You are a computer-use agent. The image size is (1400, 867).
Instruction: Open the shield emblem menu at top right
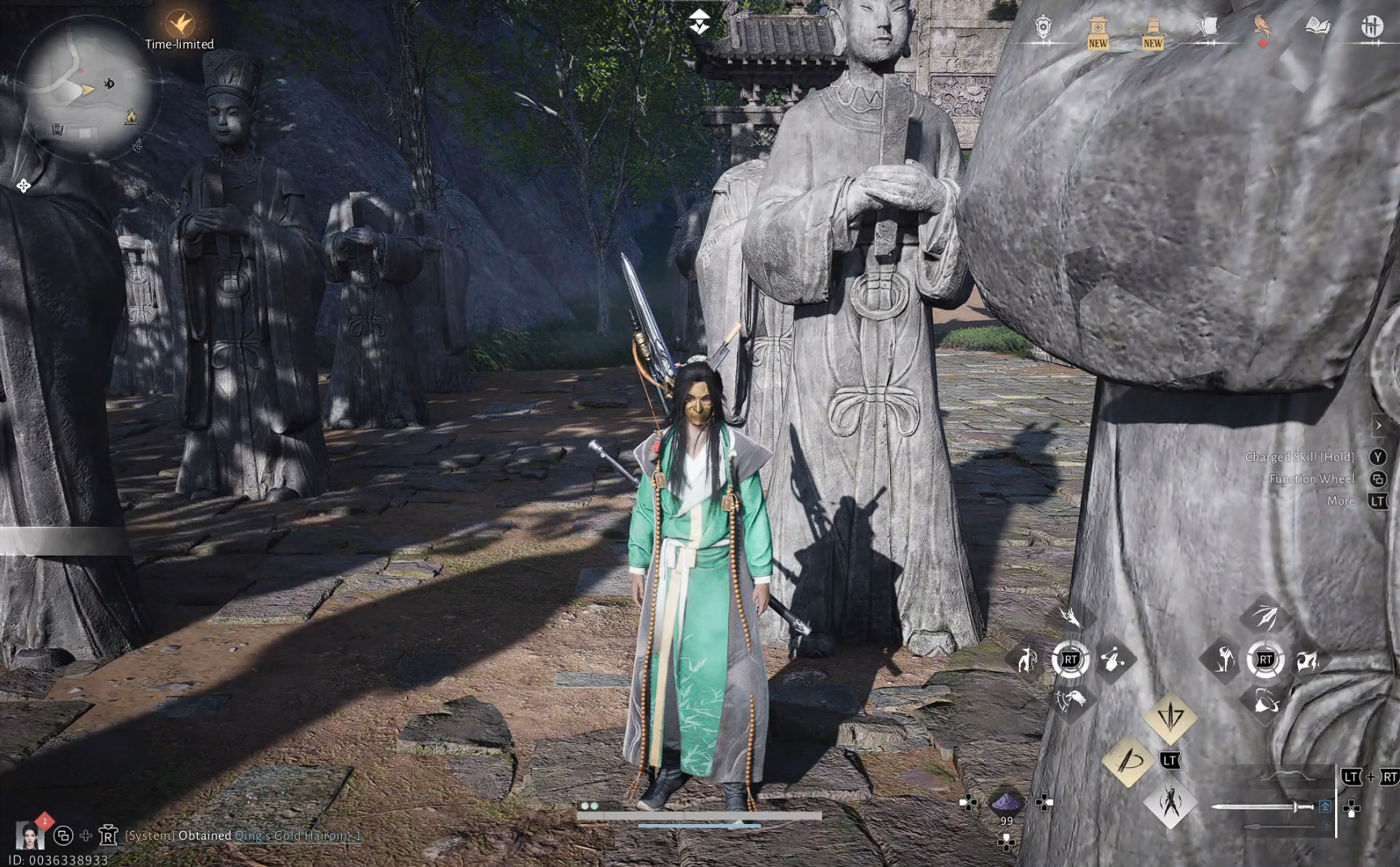(1043, 25)
